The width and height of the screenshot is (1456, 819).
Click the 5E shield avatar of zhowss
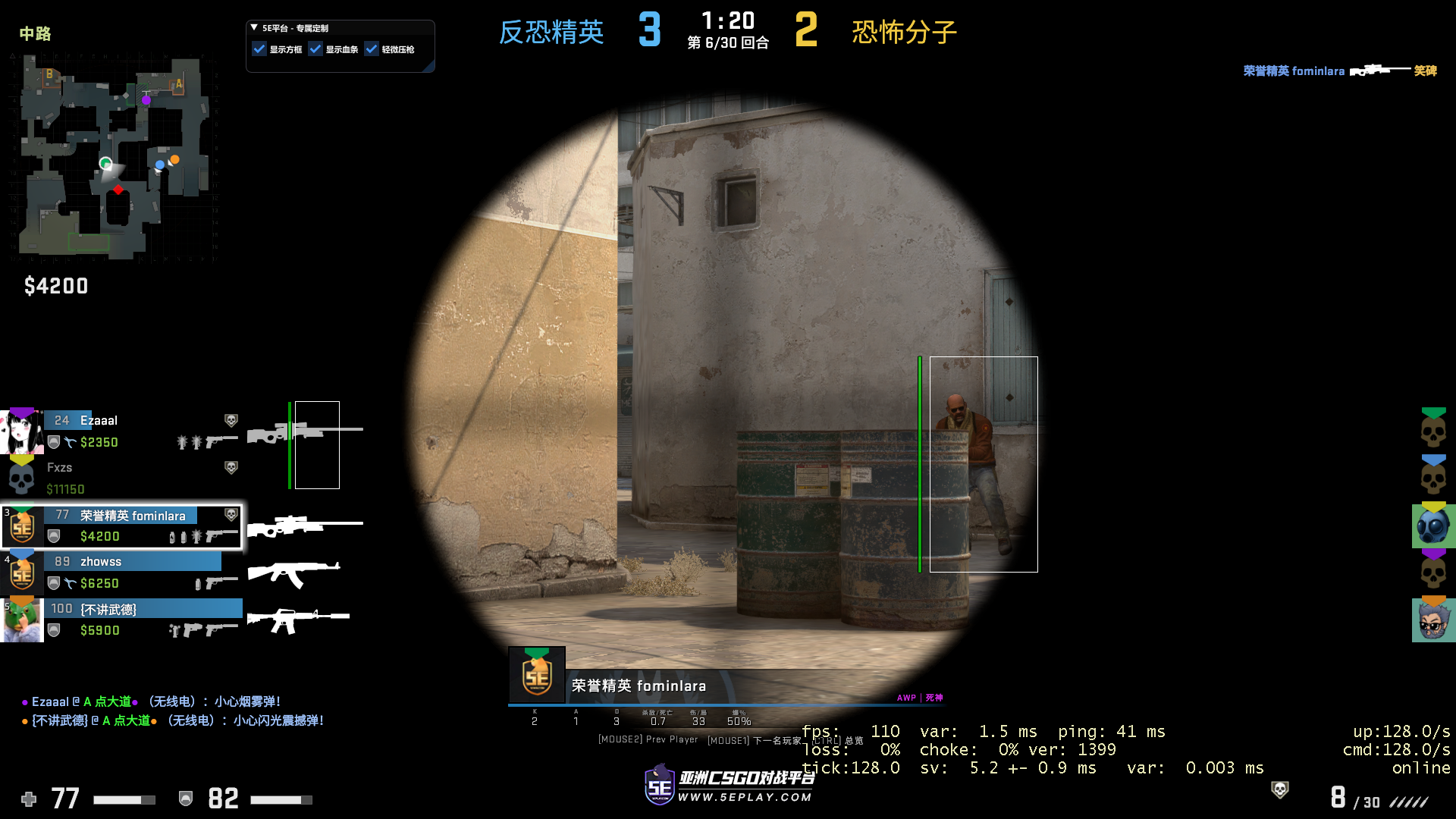(22, 573)
